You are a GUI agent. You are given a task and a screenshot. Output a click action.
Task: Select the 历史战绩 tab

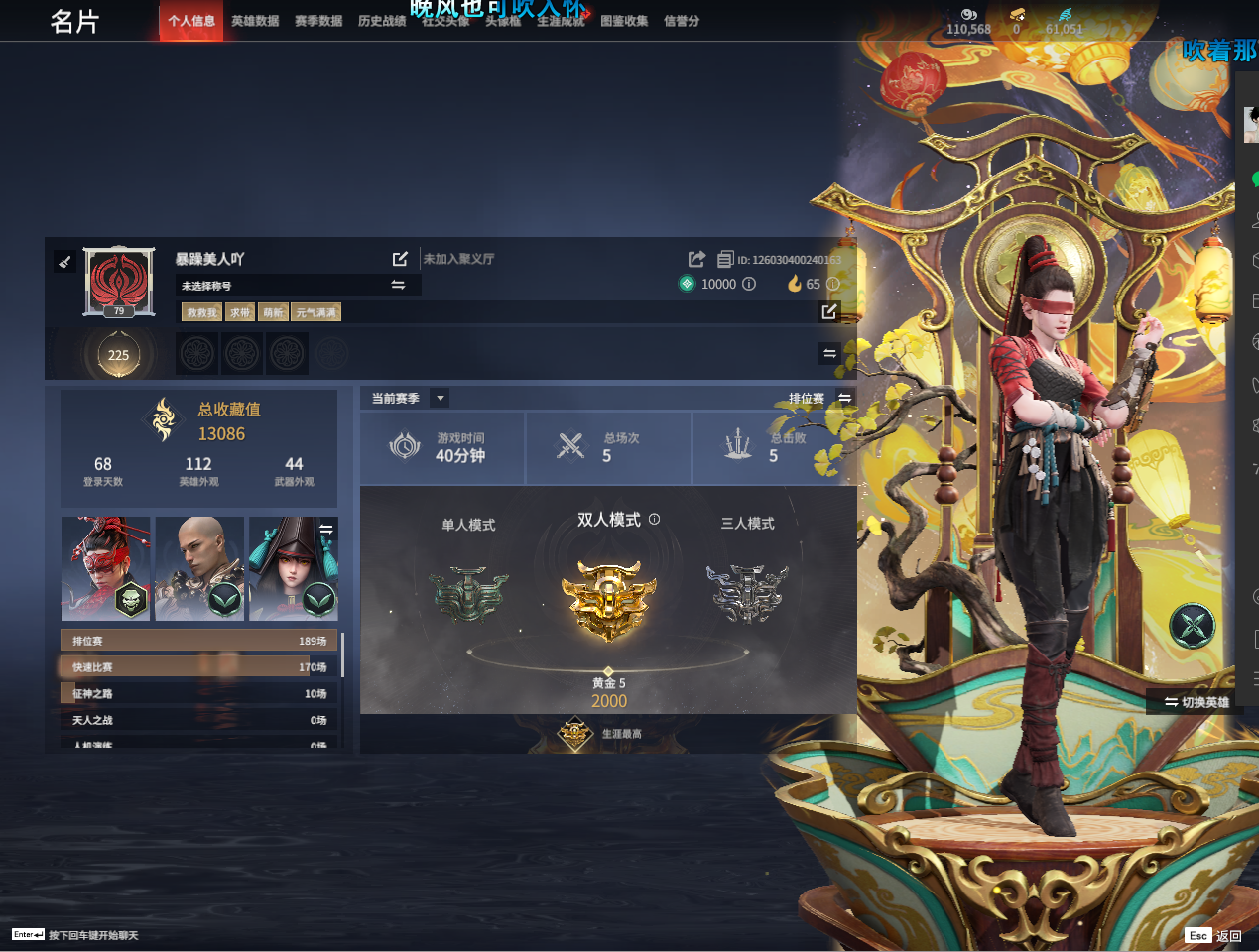click(382, 21)
